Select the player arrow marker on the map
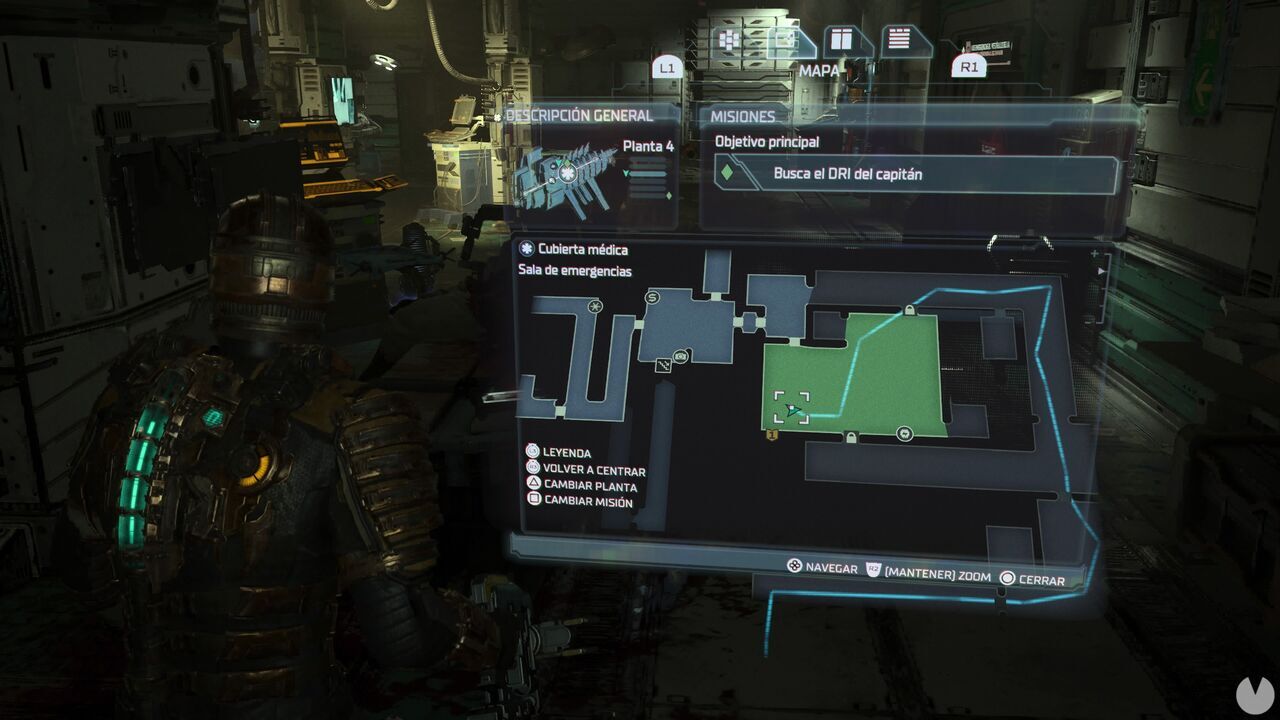The height and width of the screenshot is (720, 1280). 791,410
